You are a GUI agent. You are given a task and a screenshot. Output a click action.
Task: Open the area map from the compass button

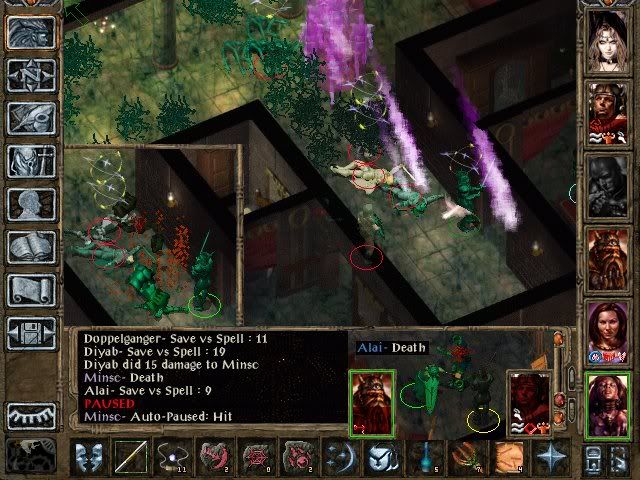[32, 75]
